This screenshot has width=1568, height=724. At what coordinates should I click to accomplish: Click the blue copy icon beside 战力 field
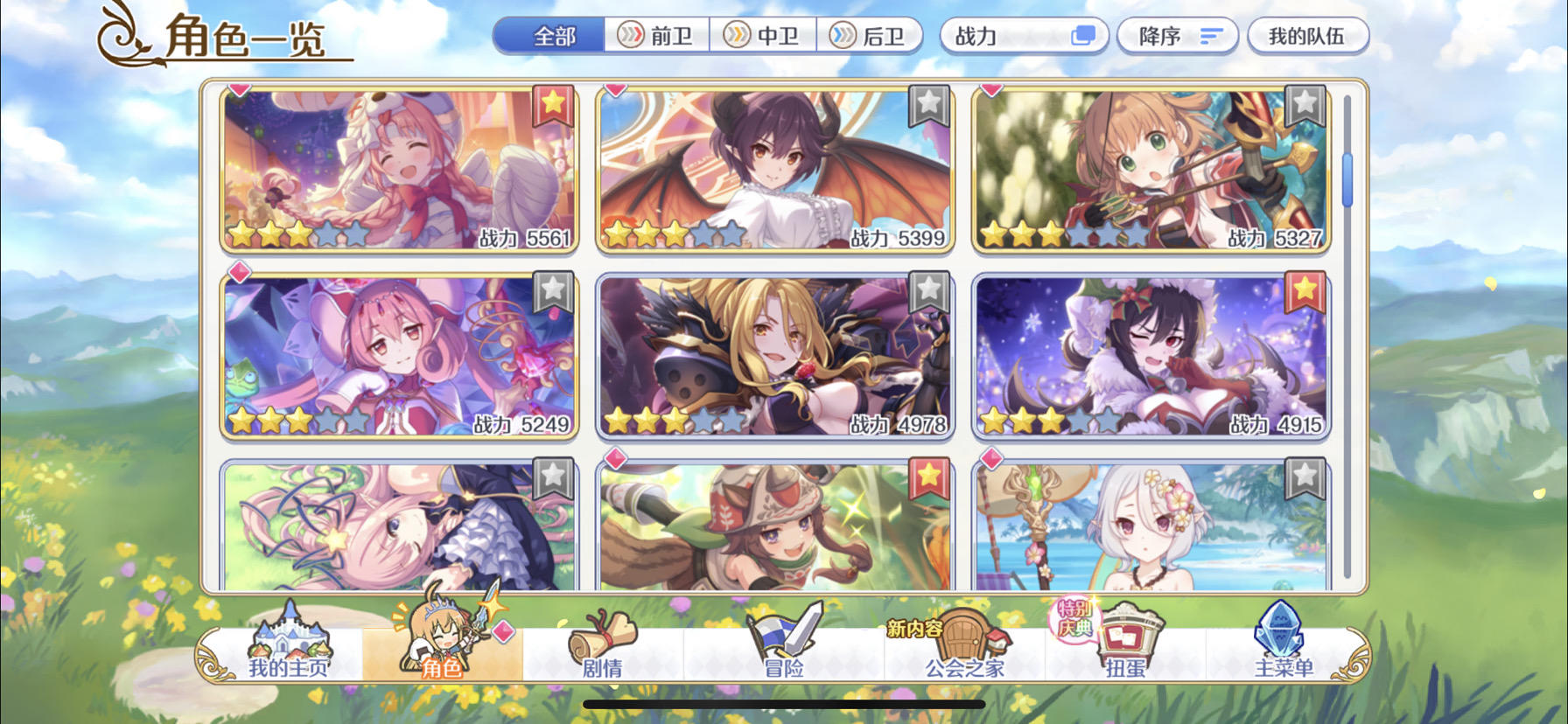[1084, 35]
